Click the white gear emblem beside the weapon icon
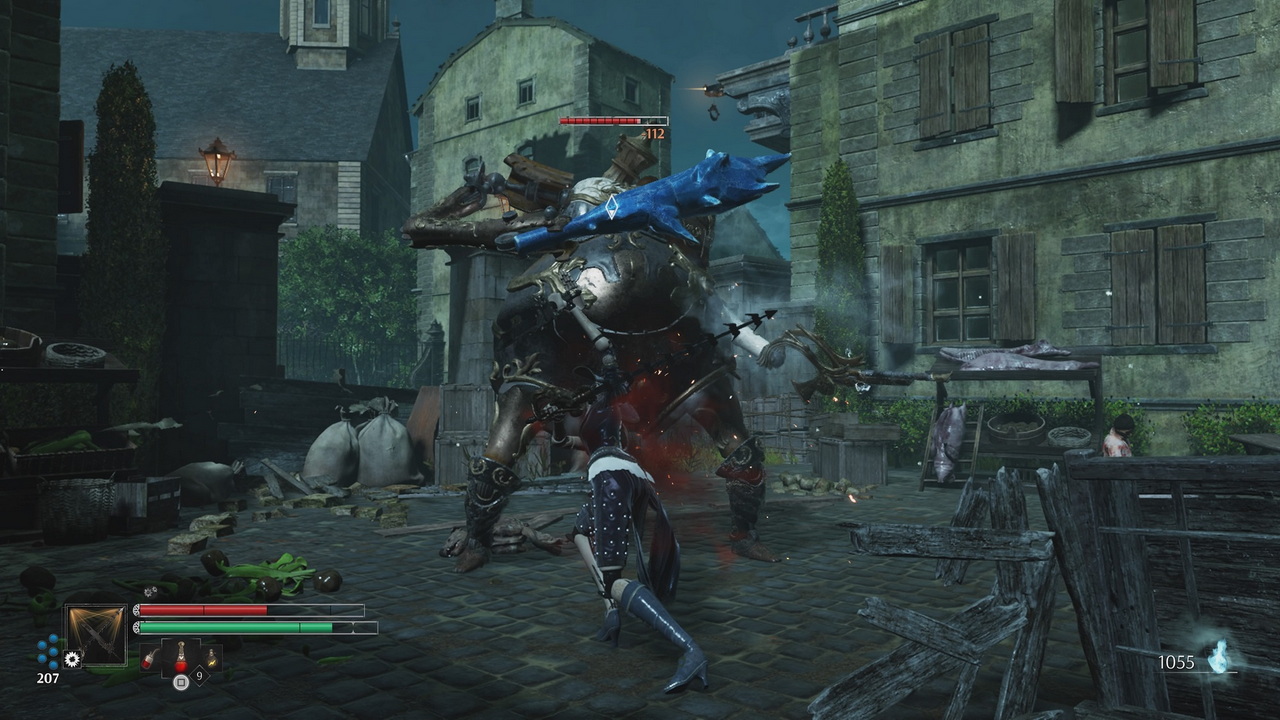1280x720 pixels. point(71,659)
